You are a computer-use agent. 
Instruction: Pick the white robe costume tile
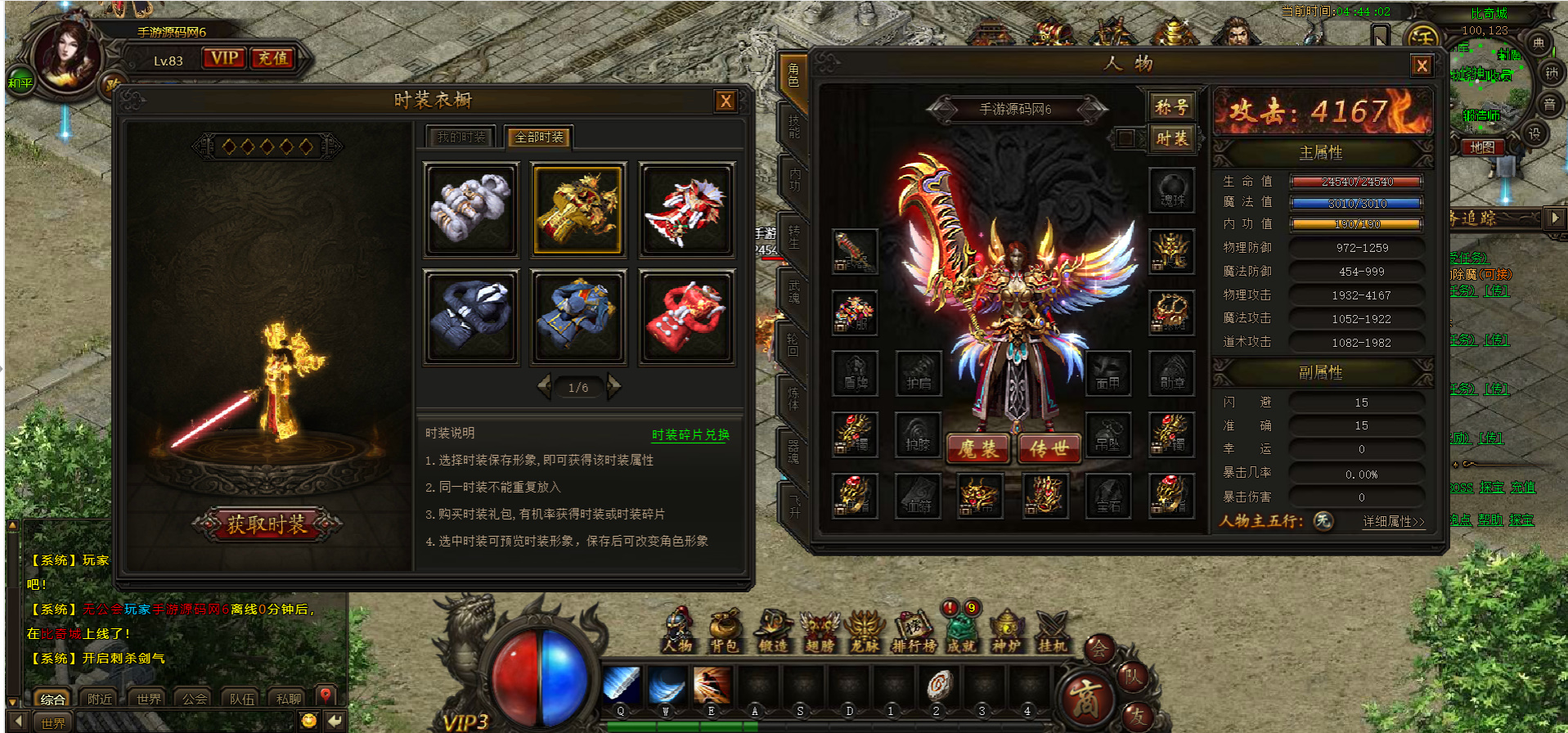point(470,209)
